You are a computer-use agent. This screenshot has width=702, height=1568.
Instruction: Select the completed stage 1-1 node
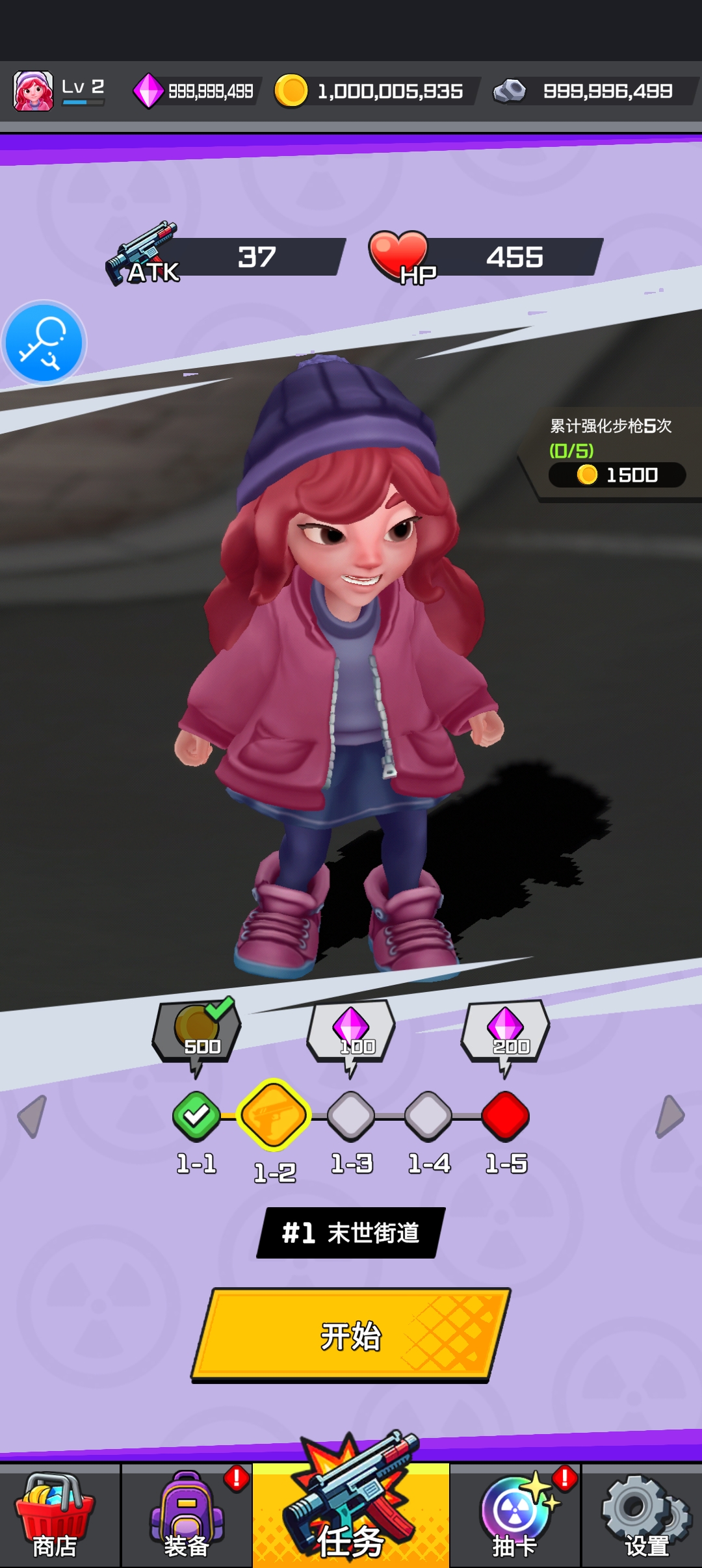(196, 1116)
